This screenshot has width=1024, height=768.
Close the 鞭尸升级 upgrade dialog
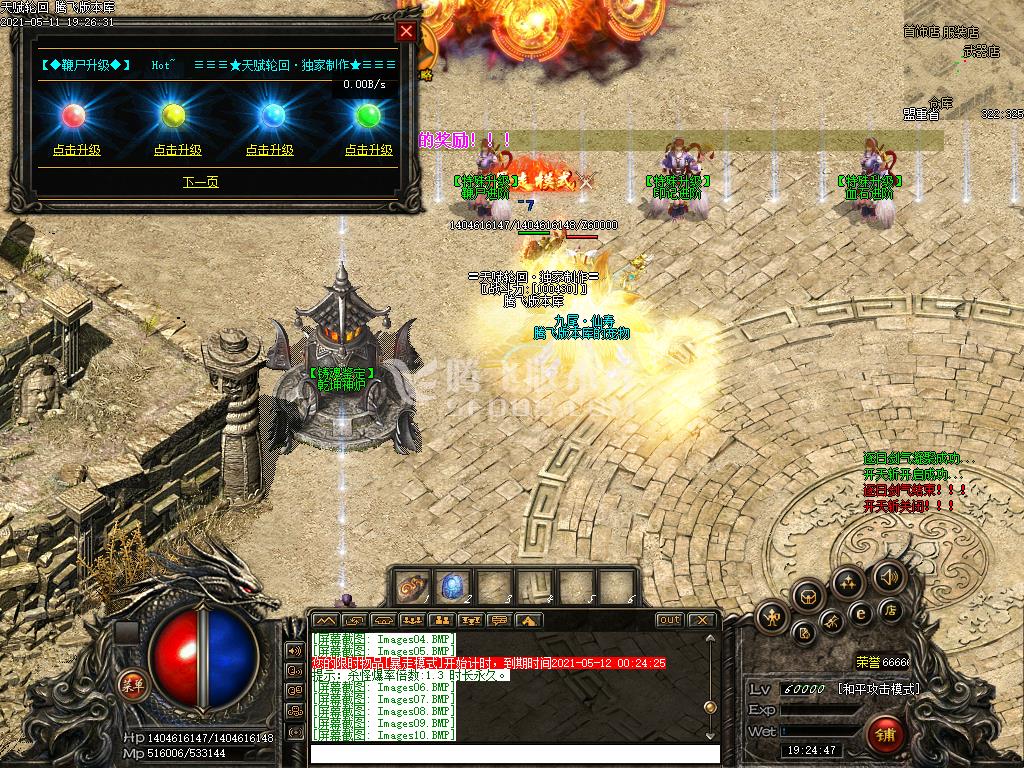pyautogui.click(x=406, y=31)
